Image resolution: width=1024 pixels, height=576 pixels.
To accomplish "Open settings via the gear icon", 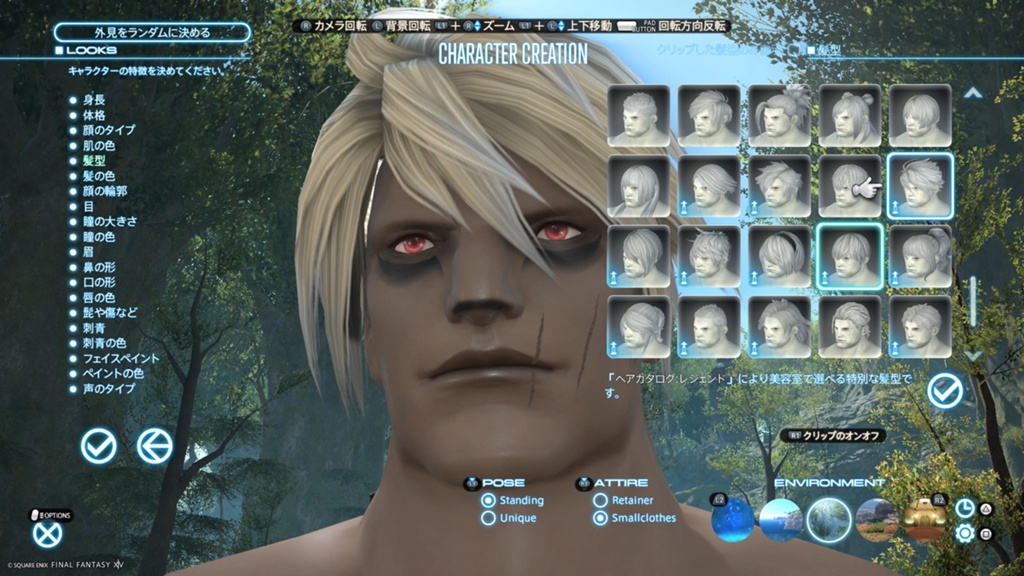I will 965,533.
